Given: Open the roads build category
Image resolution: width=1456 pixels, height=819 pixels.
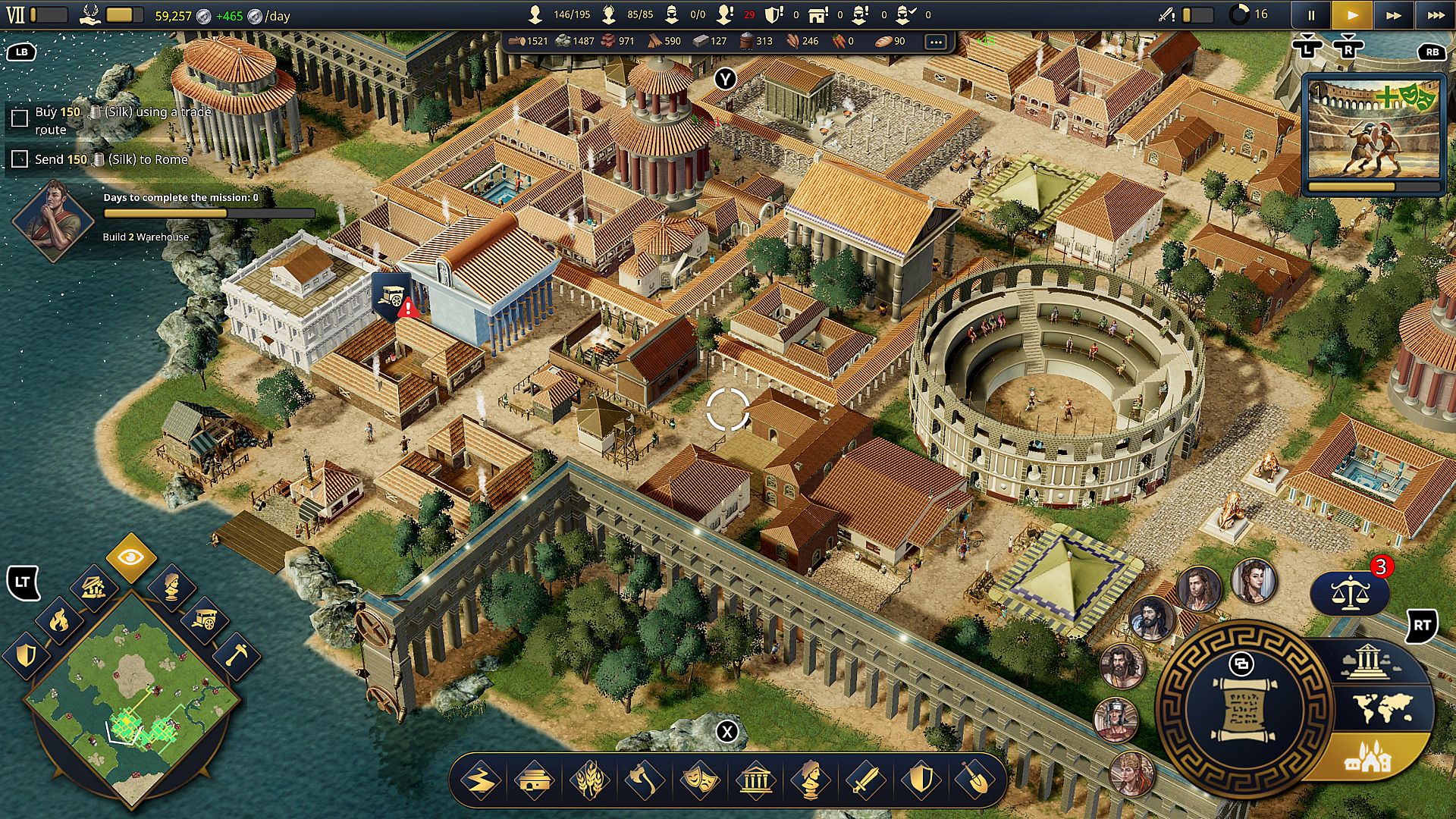Looking at the screenshot, I should (x=479, y=780).
